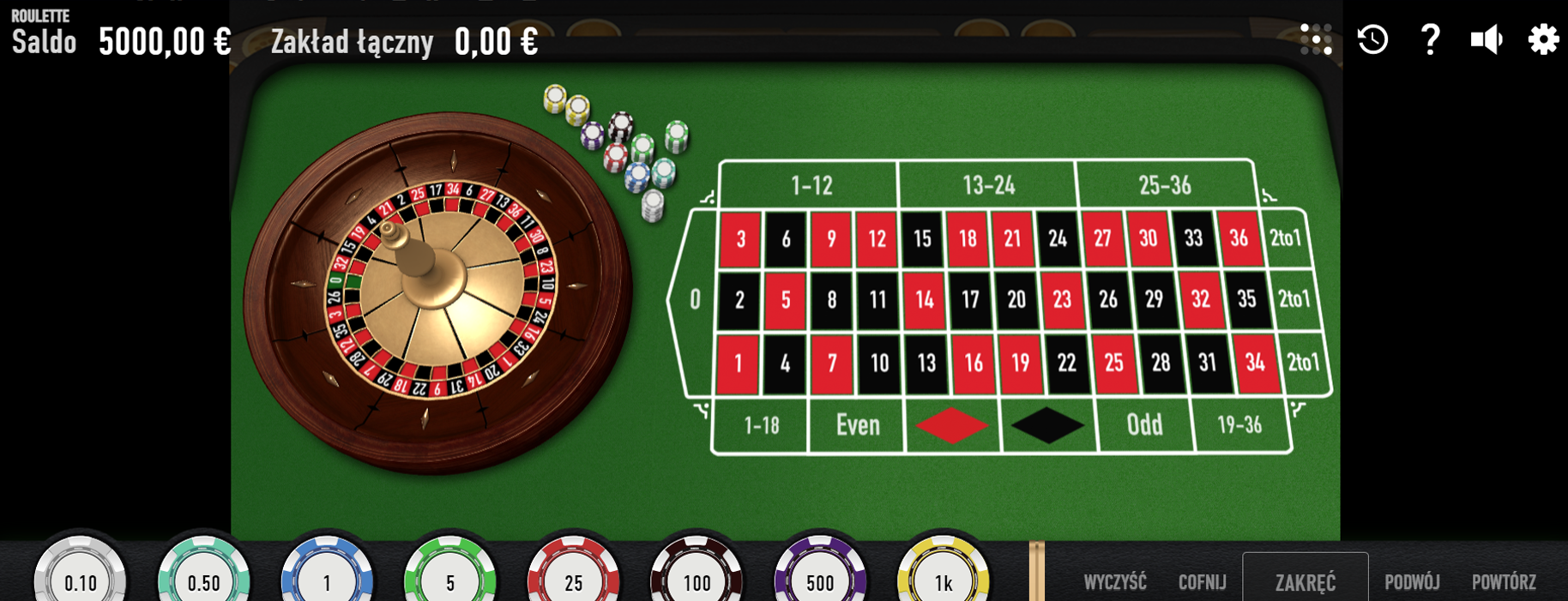Bet on the 13-24 dozen
The image size is (1568, 601).
pyautogui.click(x=988, y=185)
